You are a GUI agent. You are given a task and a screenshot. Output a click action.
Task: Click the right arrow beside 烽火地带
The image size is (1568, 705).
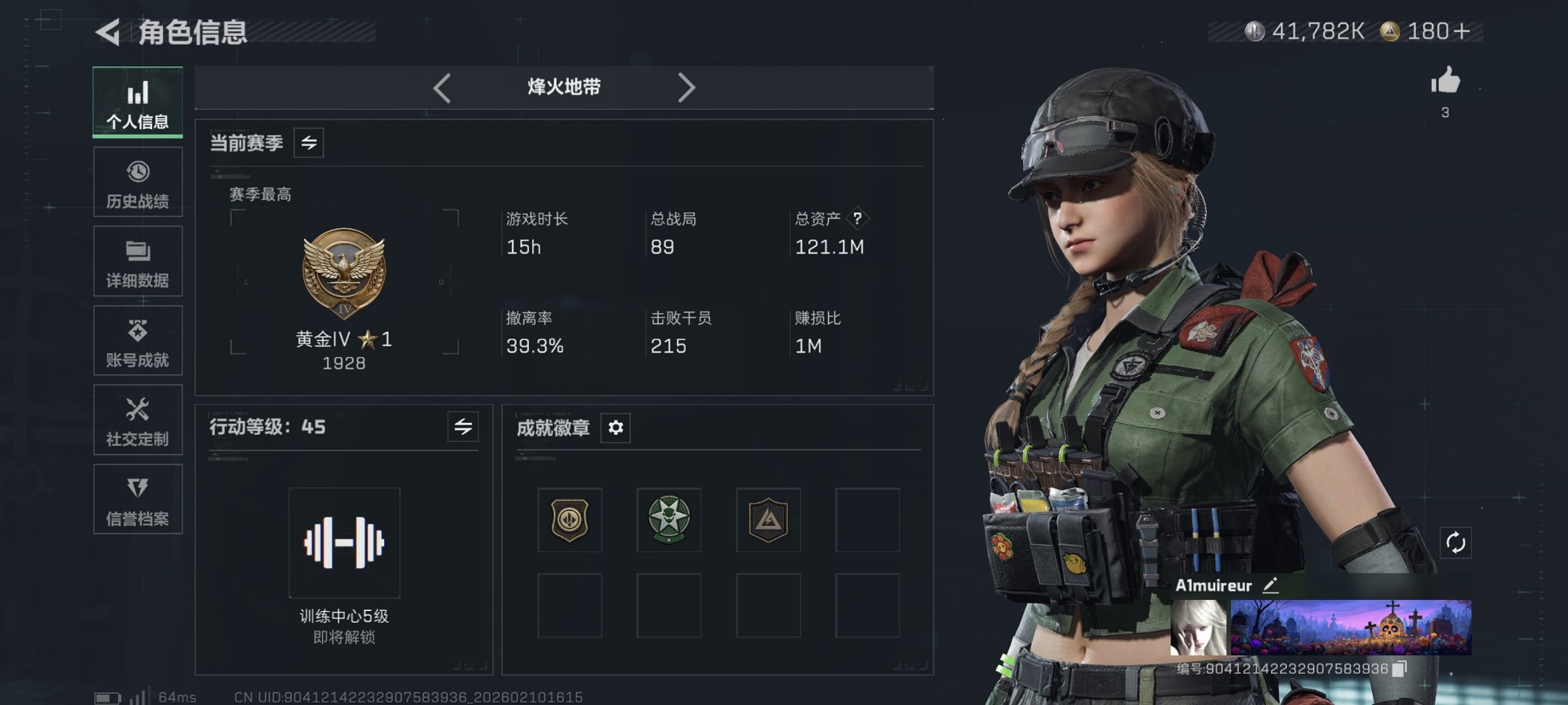[687, 87]
